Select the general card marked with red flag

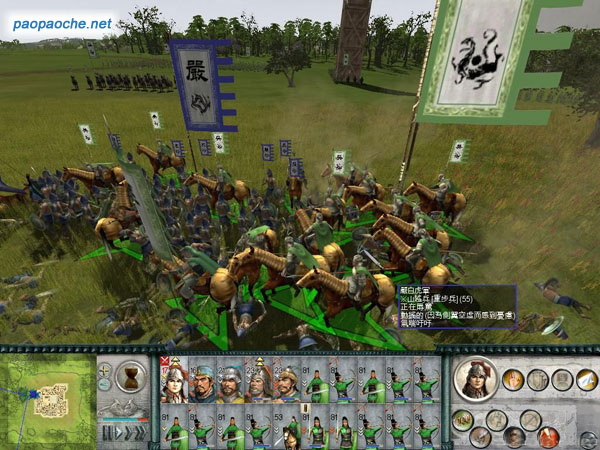tap(174, 380)
